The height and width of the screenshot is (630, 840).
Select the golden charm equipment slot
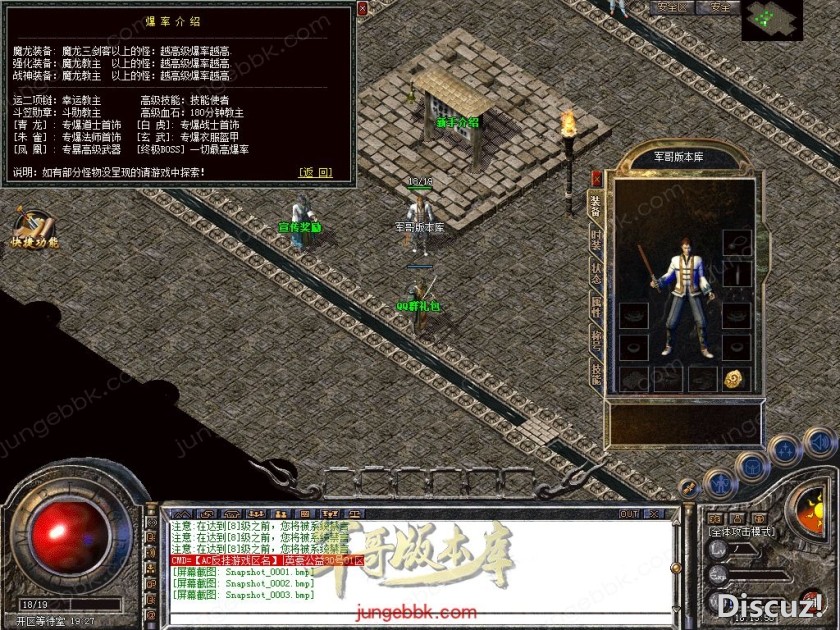(x=734, y=378)
